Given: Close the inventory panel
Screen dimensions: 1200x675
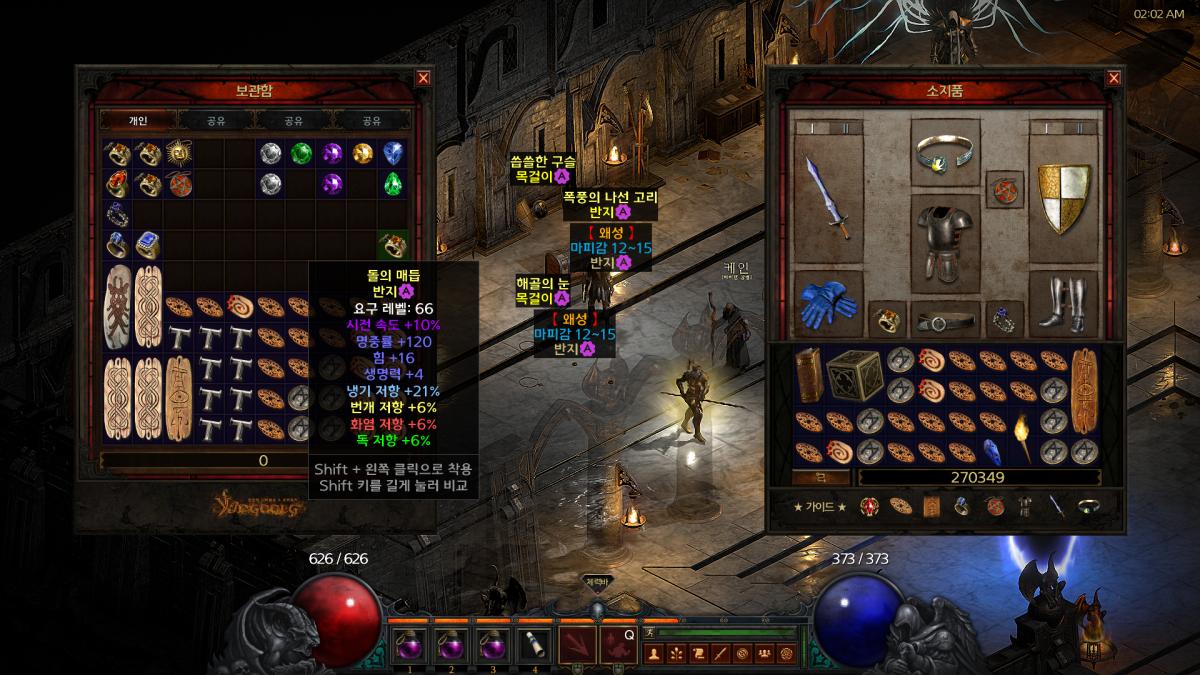Looking at the screenshot, I should pyautogui.click(x=1113, y=78).
